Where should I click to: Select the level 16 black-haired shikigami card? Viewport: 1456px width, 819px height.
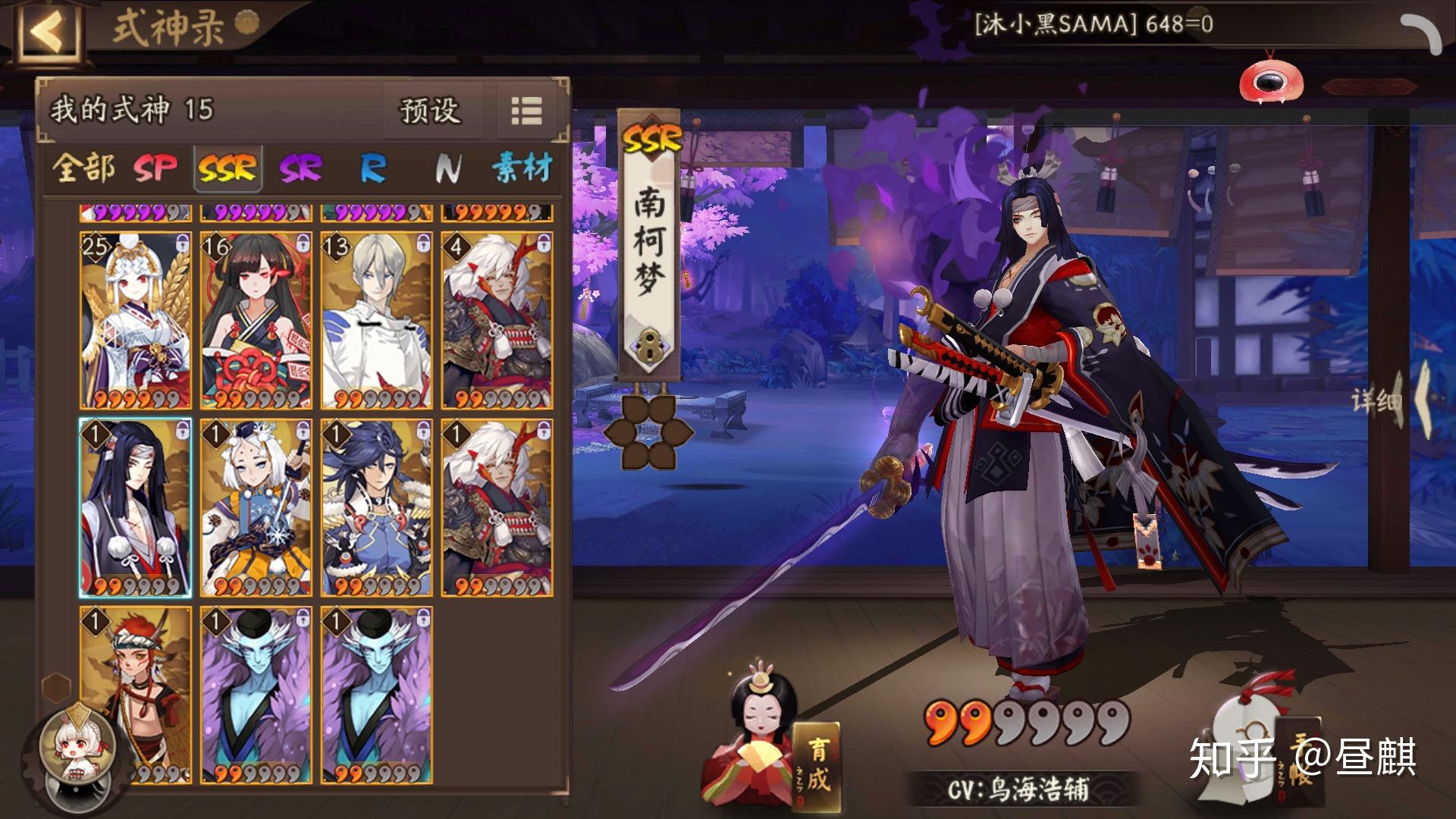256,320
